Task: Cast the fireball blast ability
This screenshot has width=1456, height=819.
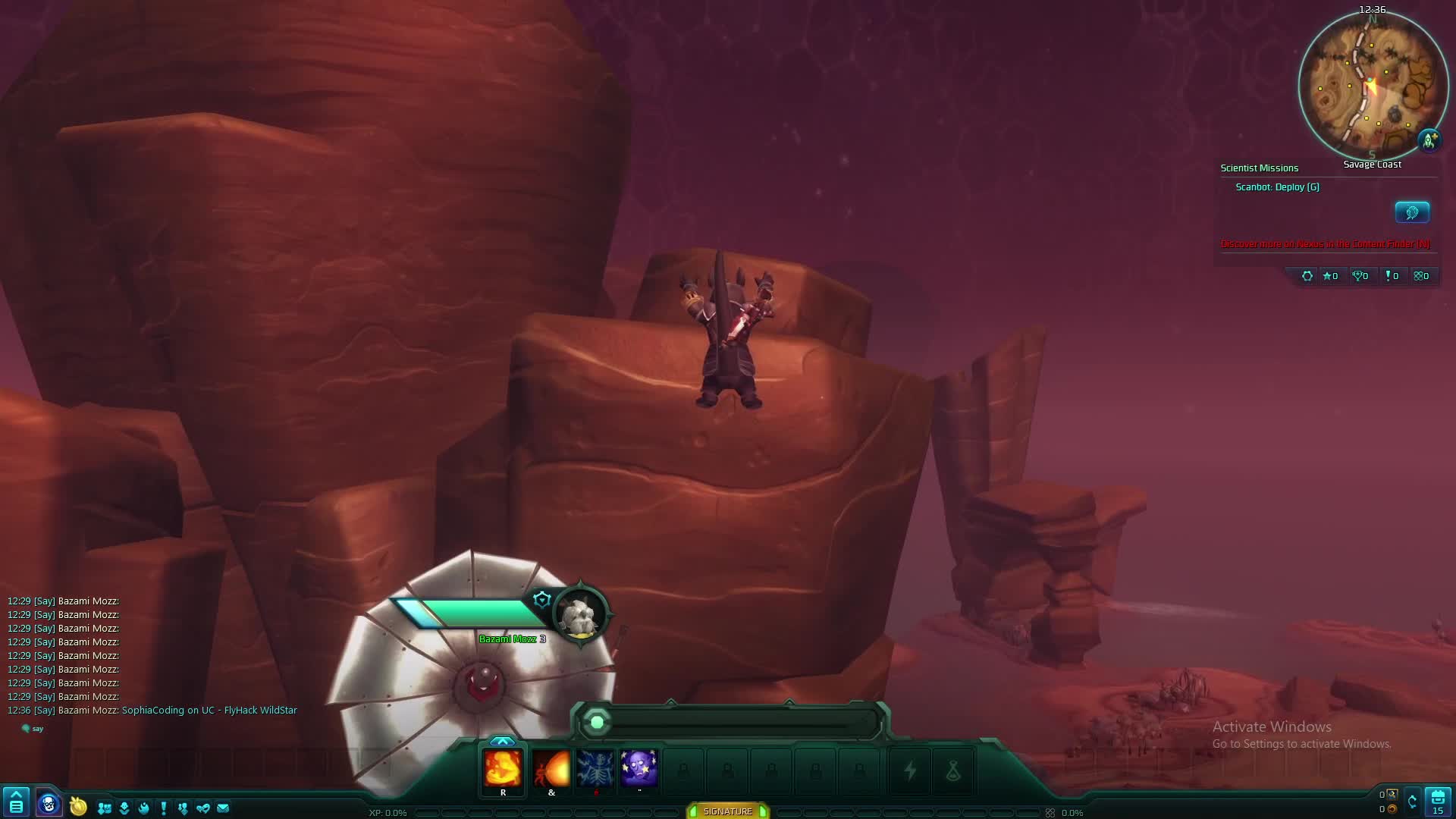Action: click(551, 769)
